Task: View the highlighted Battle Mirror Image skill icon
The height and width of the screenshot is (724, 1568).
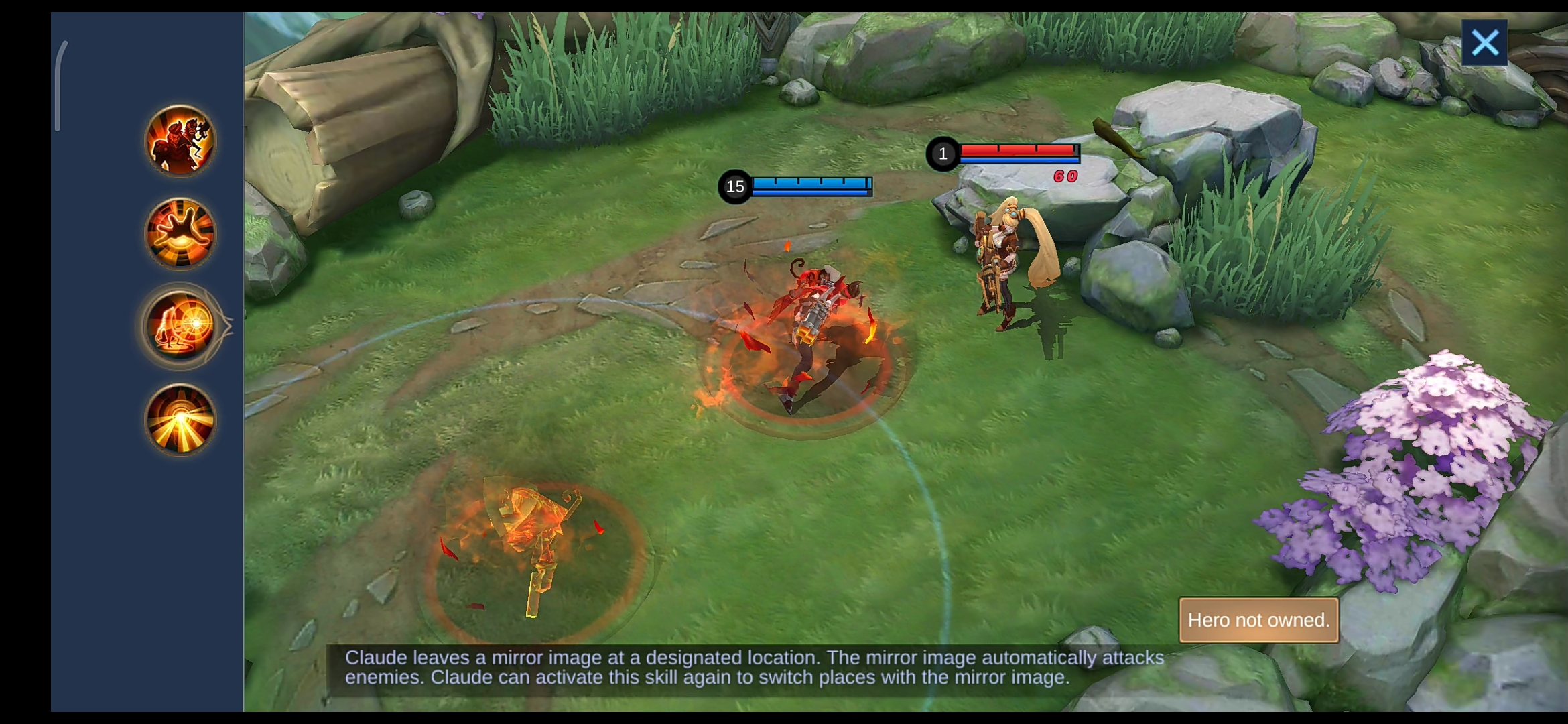Action: [x=180, y=326]
